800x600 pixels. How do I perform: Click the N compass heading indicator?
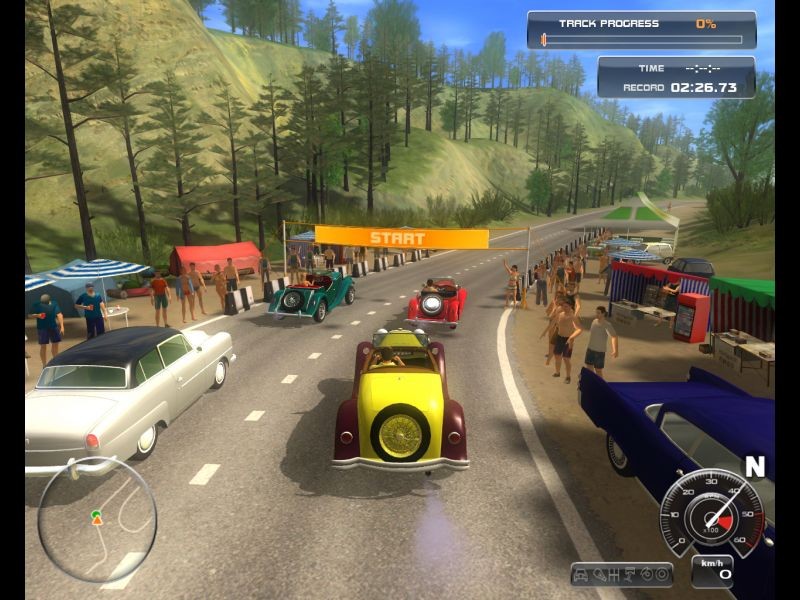click(x=754, y=467)
